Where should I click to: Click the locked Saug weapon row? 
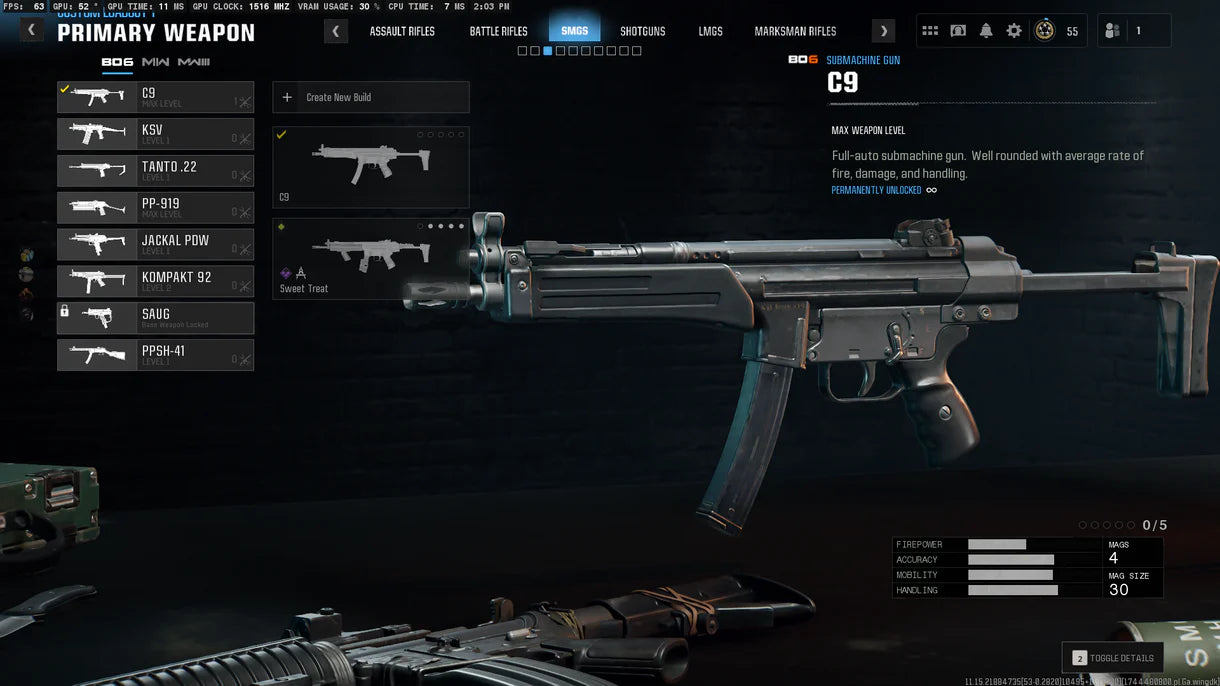pyautogui.click(x=155, y=318)
